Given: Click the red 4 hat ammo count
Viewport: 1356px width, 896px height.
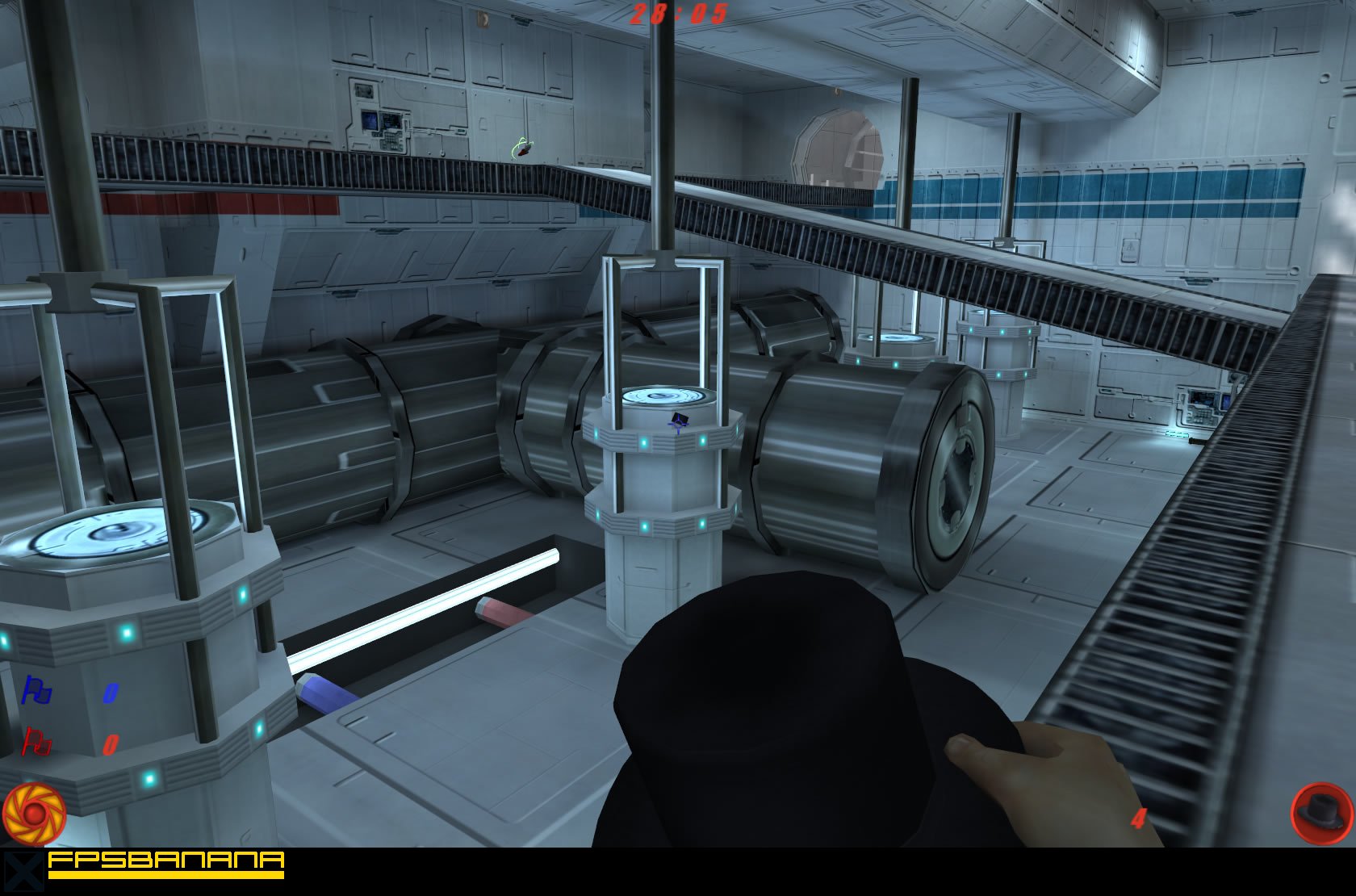Looking at the screenshot, I should (x=1138, y=818).
